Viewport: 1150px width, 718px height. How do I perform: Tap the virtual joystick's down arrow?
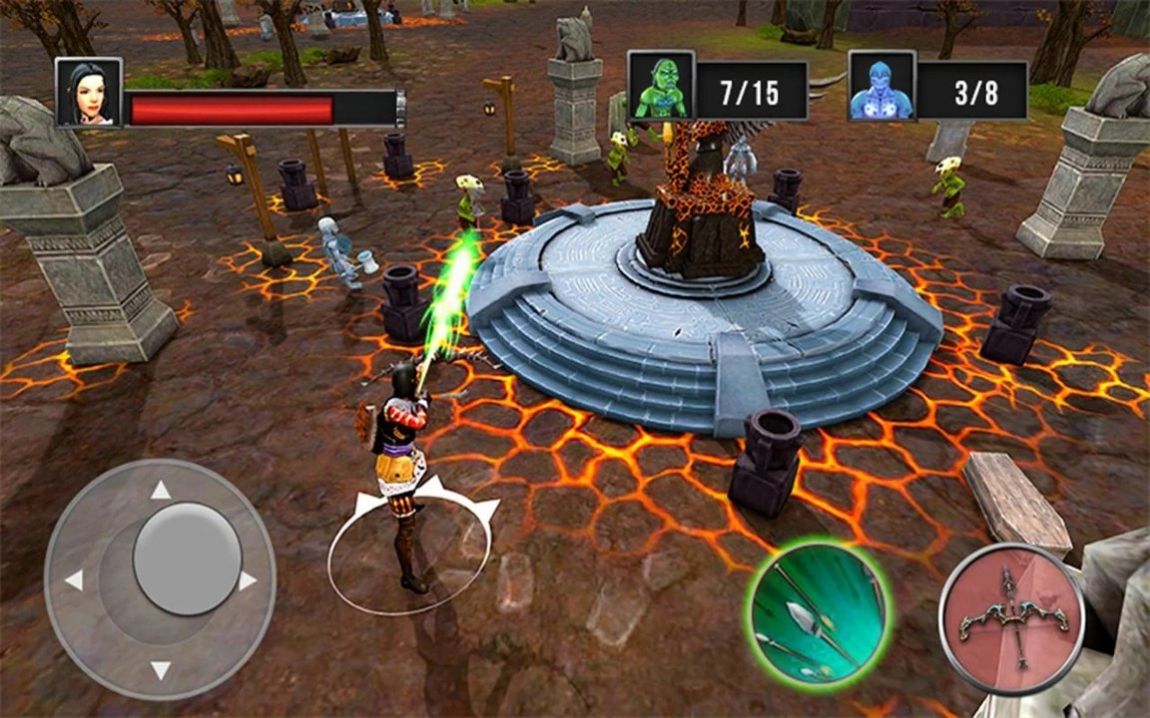pyautogui.click(x=160, y=670)
